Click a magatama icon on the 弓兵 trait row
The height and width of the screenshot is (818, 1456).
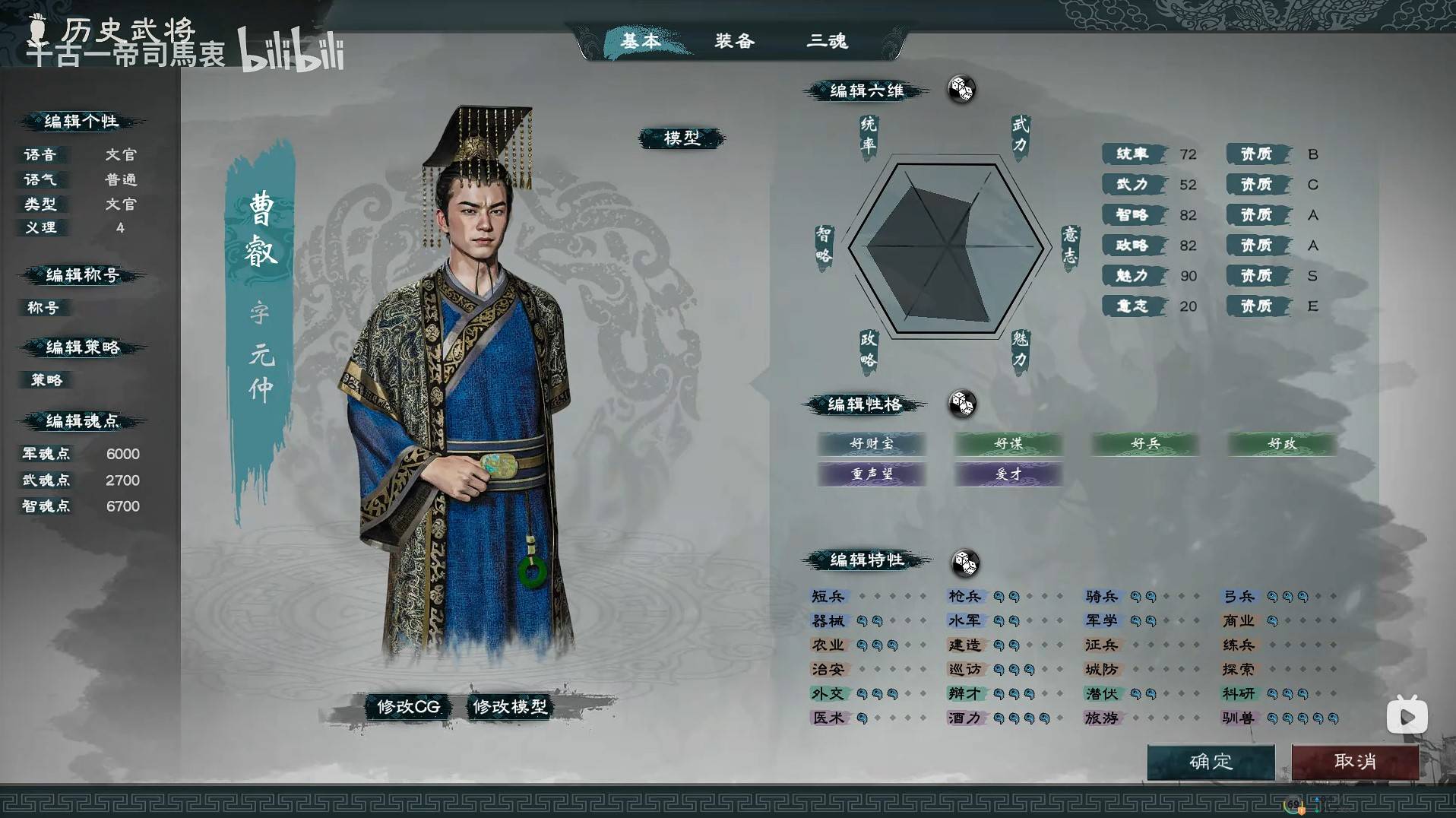(1274, 596)
